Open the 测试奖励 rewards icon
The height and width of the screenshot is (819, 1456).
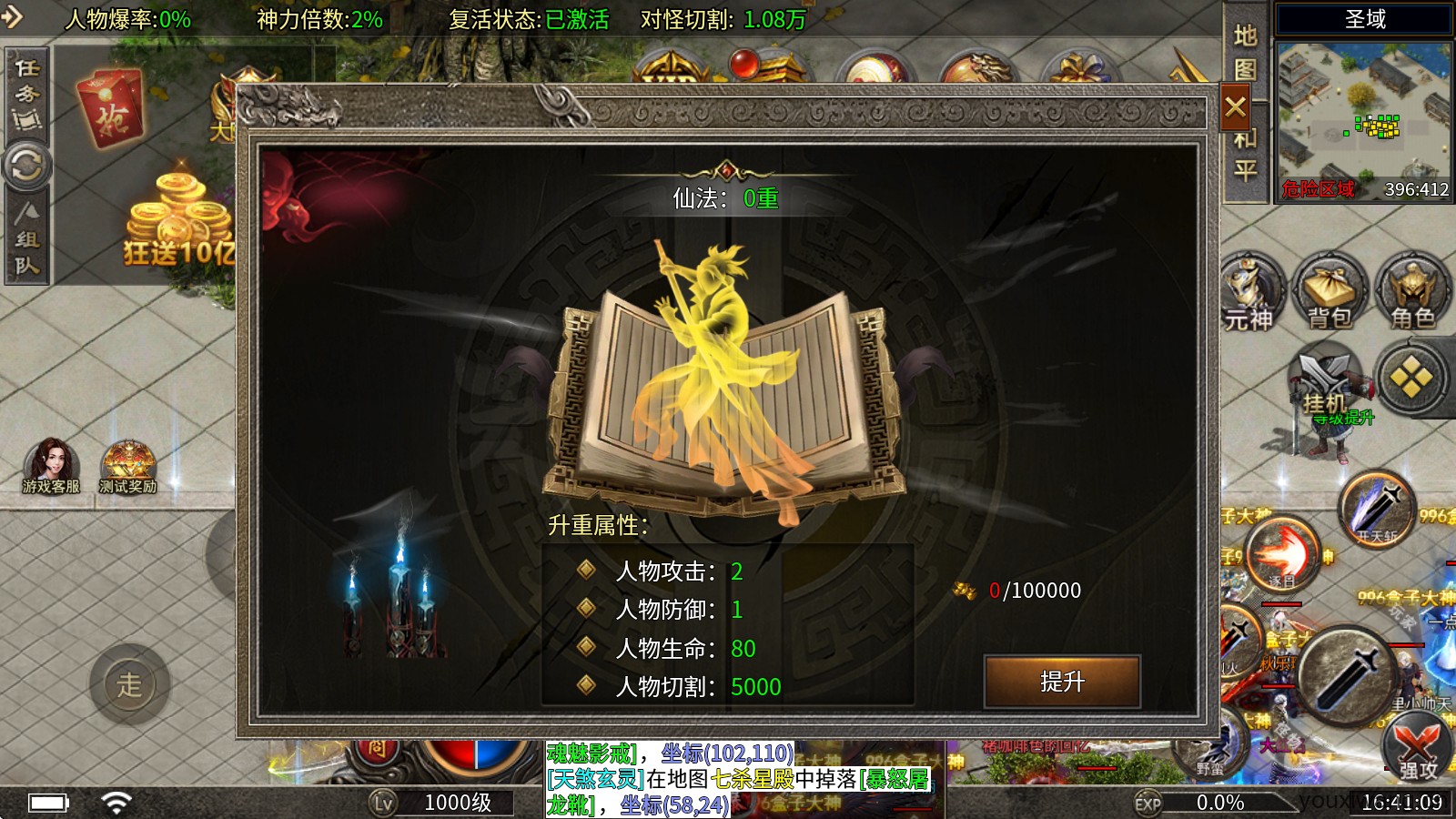click(127, 460)
